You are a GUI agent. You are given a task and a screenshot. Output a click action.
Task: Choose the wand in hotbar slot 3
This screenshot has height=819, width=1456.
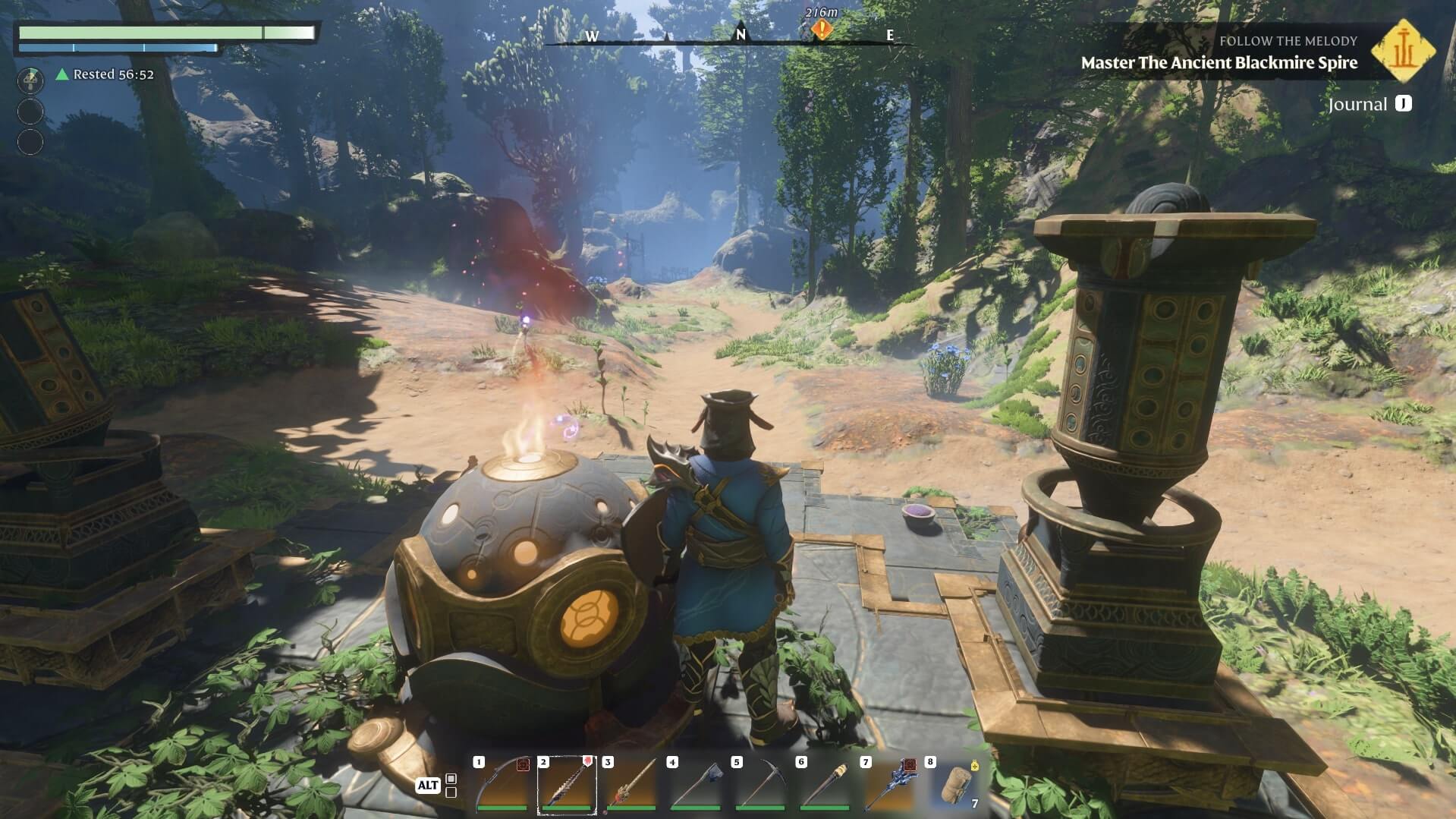tap(631, 785)
